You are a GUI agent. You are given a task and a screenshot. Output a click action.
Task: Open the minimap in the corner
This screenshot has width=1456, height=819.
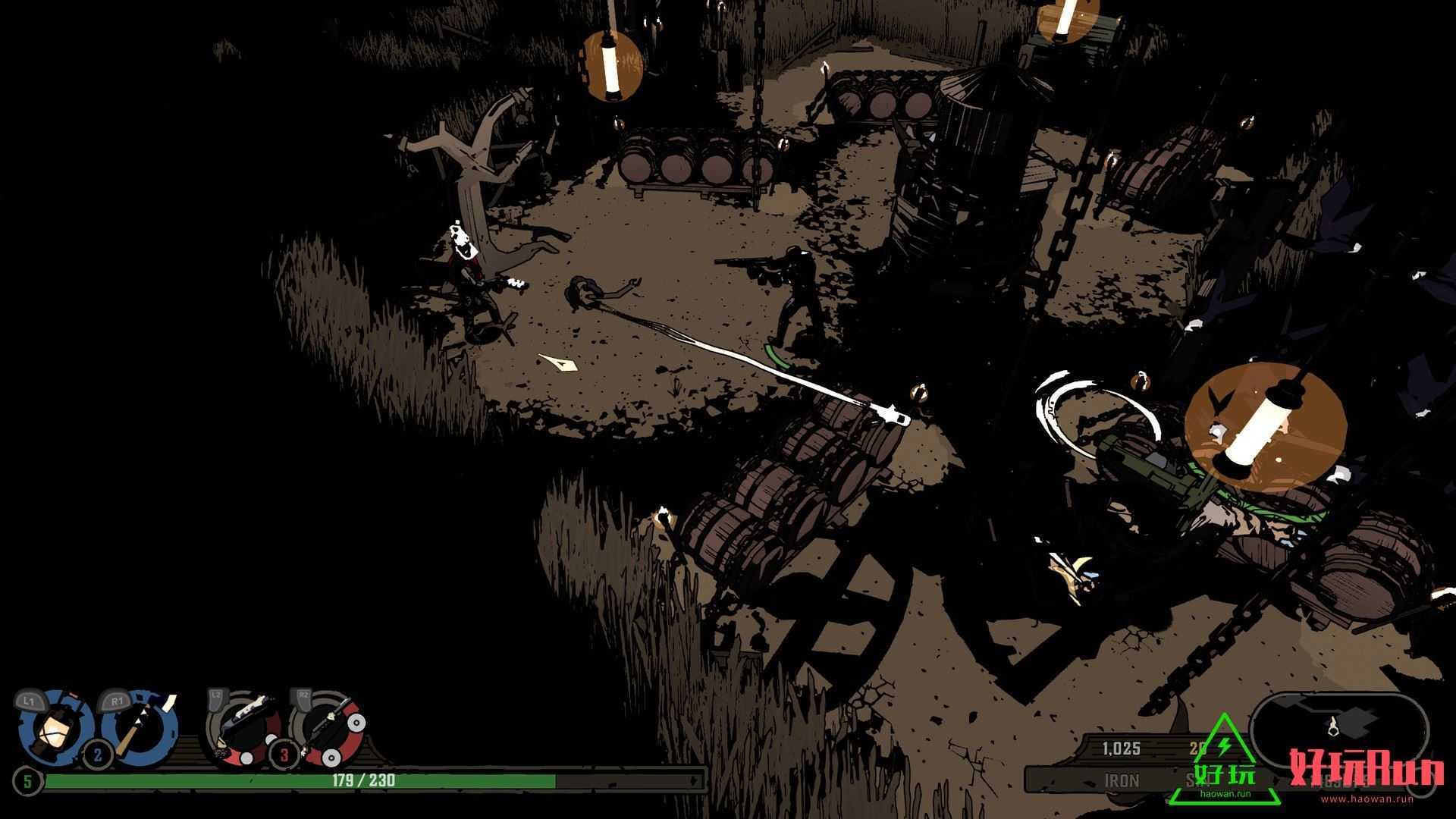pos(1338,728)
